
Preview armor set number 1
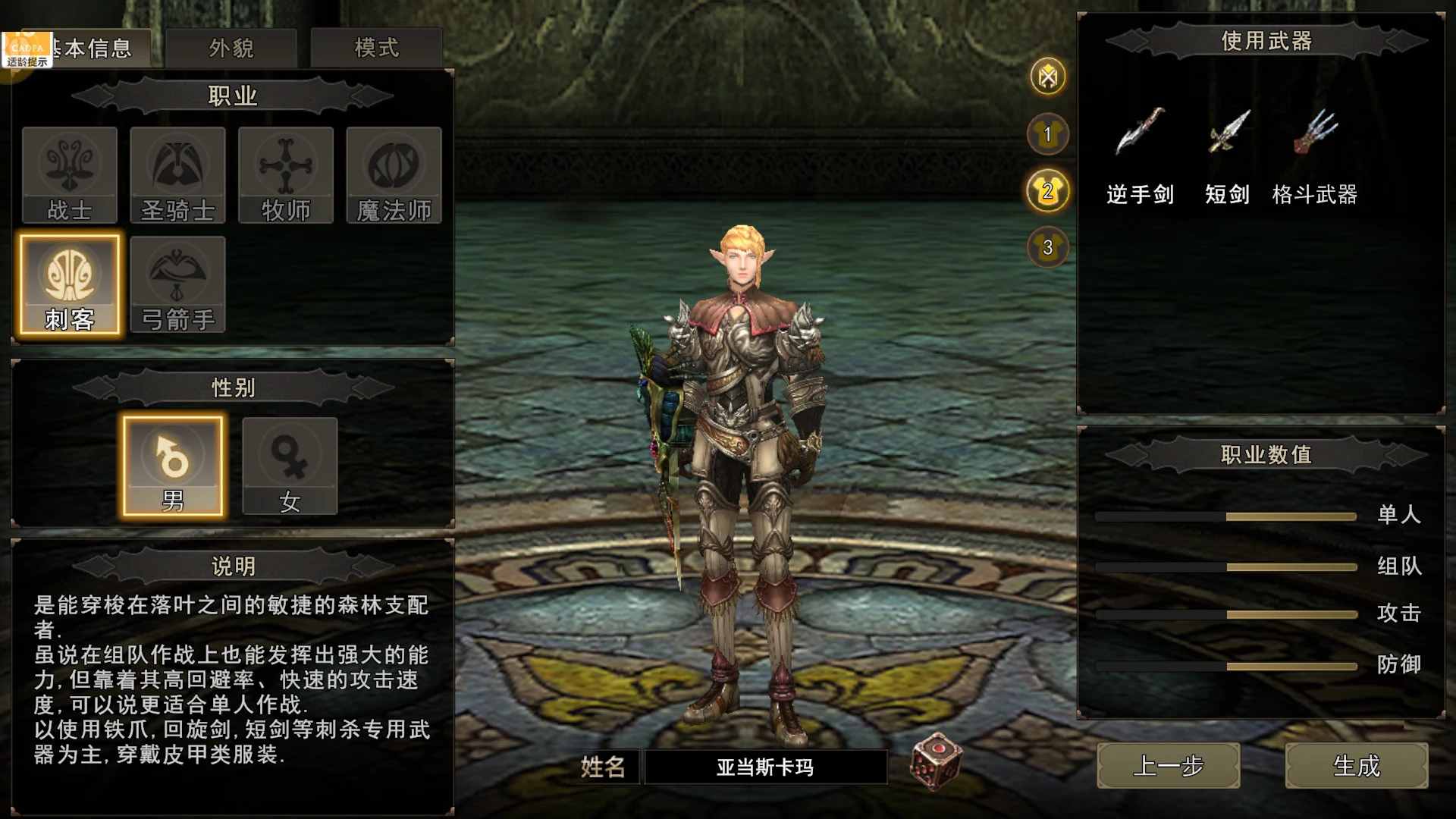point(1048,134)
